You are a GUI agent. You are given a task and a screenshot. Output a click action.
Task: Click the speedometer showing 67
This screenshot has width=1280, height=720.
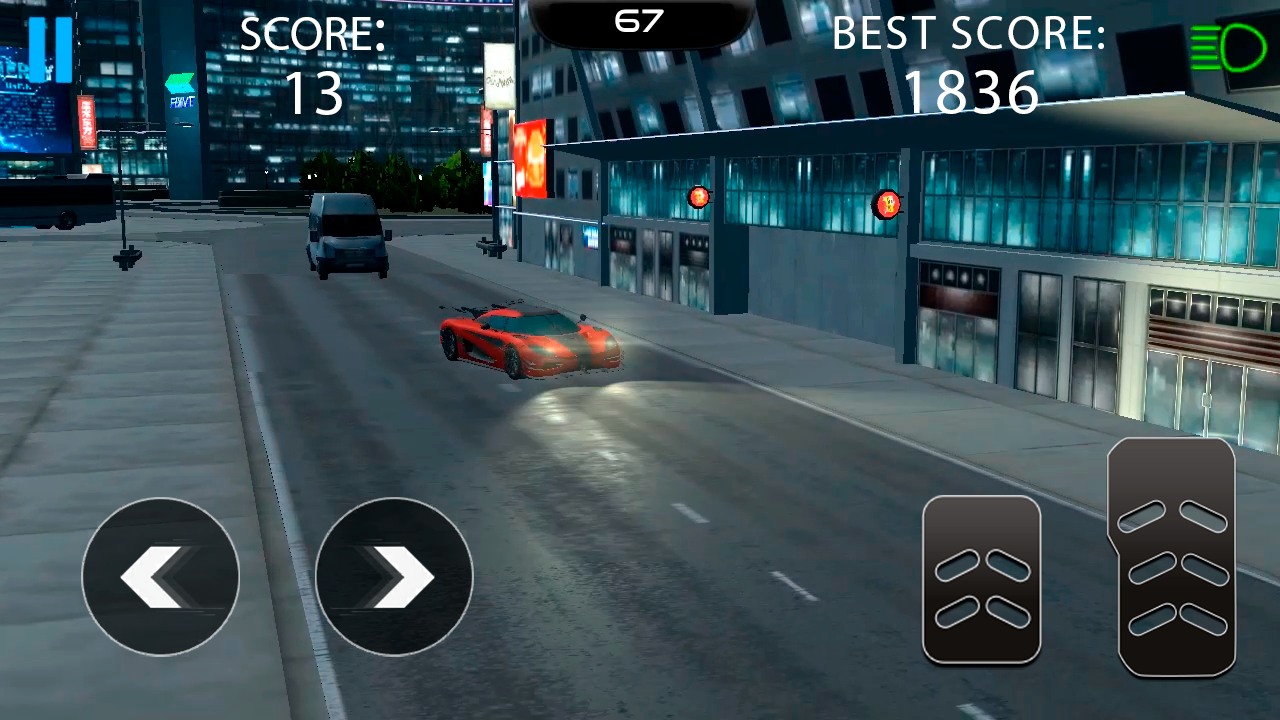tap(639, 20)
